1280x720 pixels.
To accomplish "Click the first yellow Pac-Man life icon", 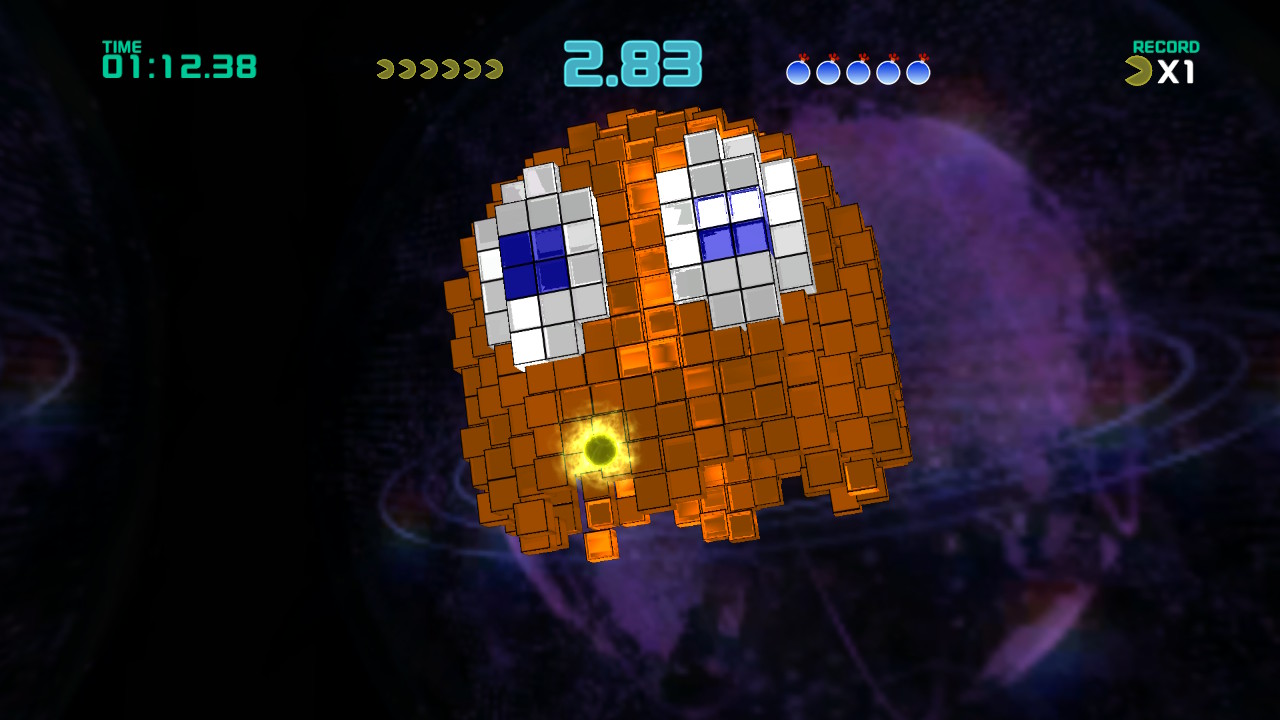I will (x=386, y=68).
